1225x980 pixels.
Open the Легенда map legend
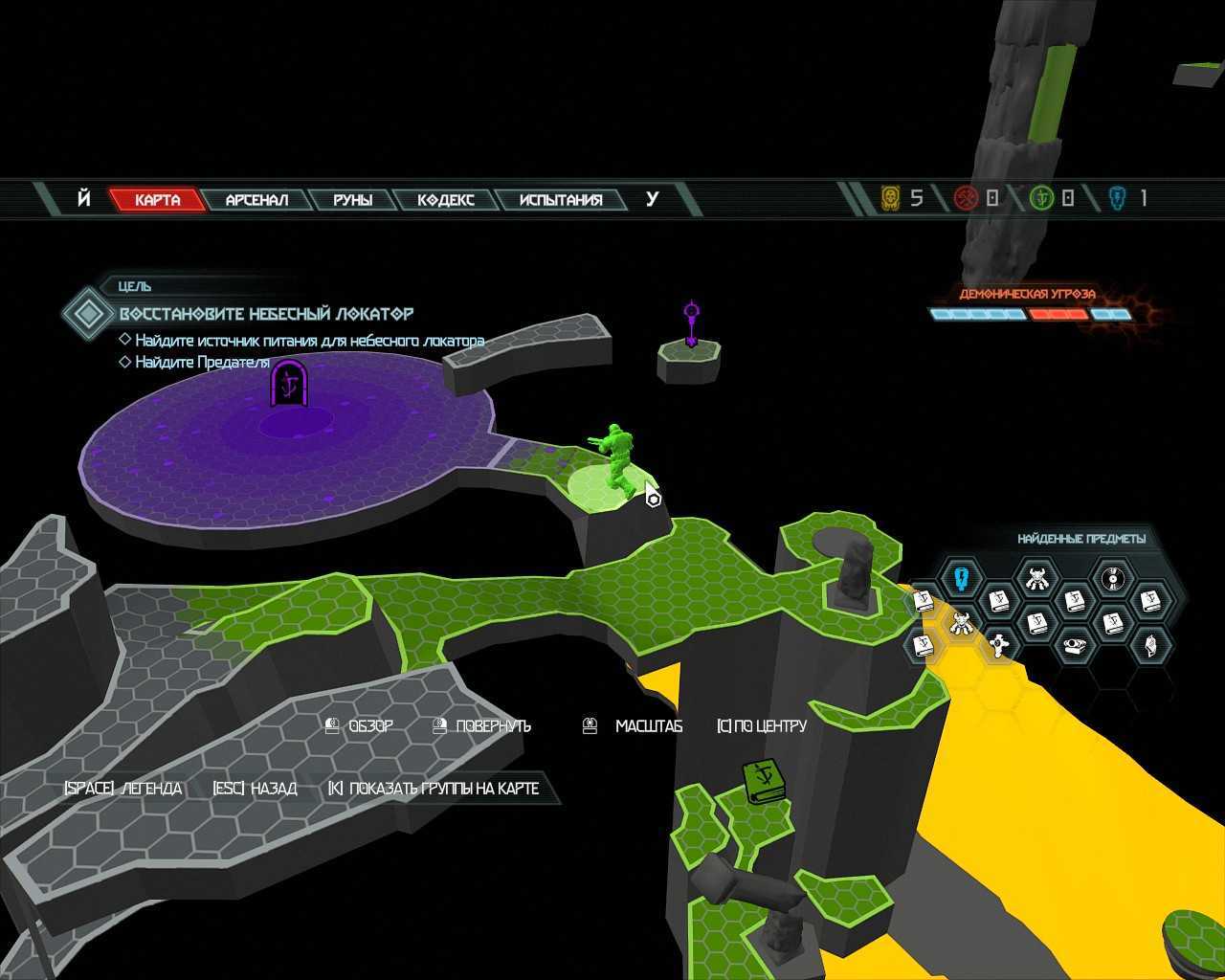tap(122, 789)
